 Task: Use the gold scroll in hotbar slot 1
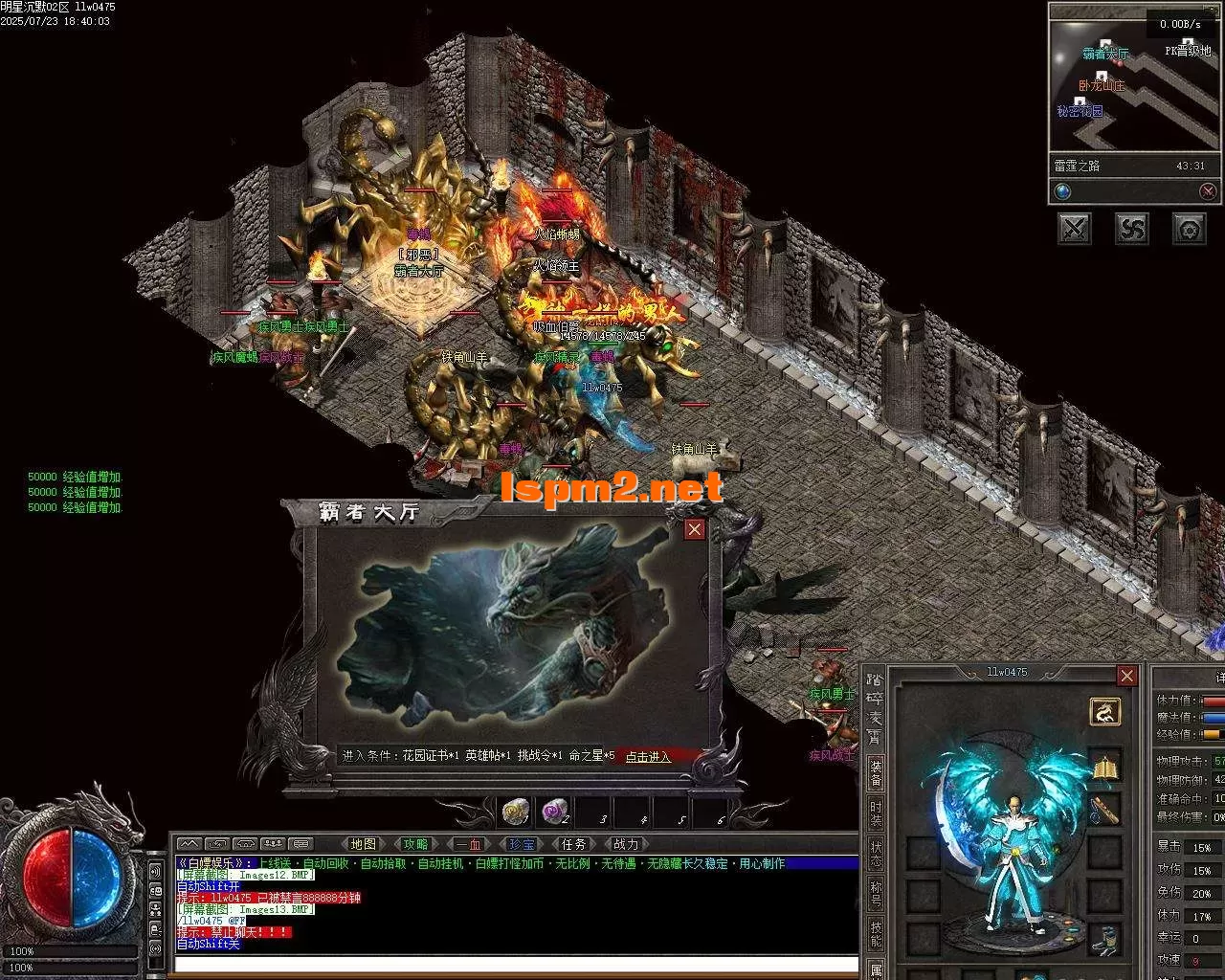pyautogui.click(x=516, y=812)
